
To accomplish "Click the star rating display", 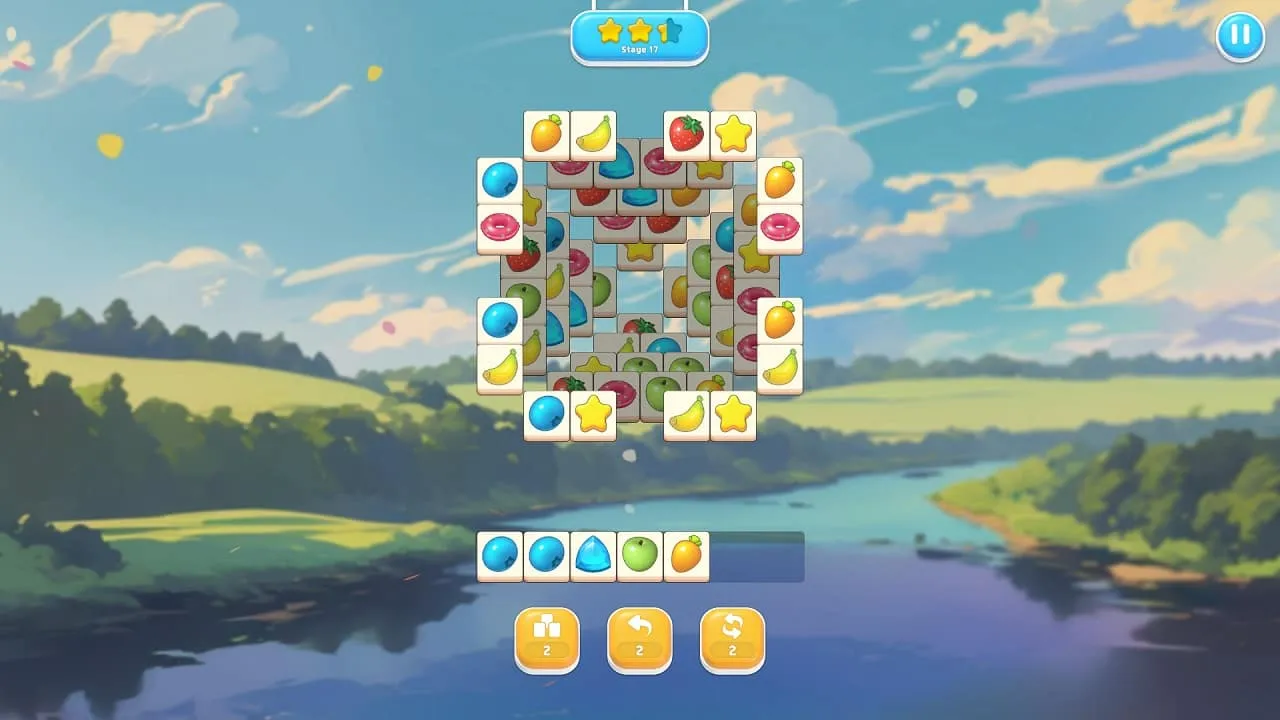I will [x=640, y=27].
